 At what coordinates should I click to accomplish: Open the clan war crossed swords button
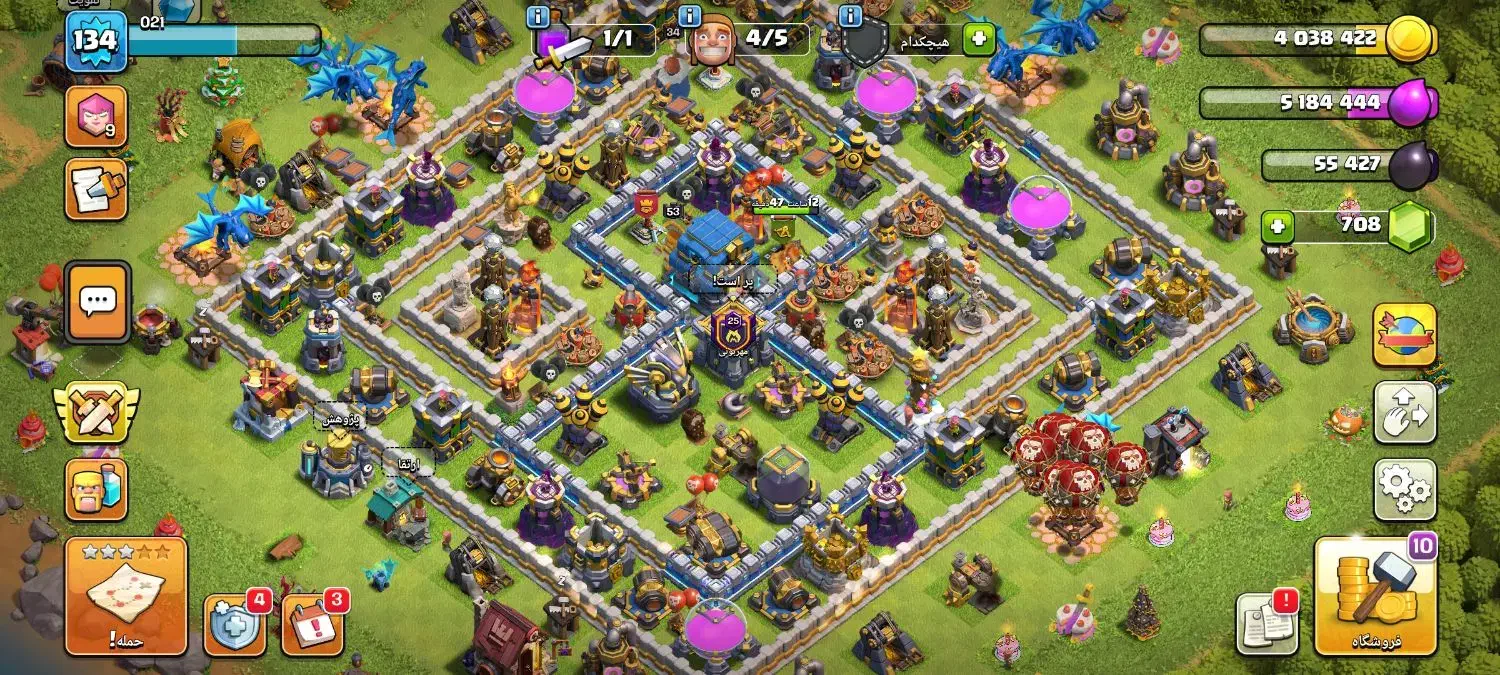point(96,411)
